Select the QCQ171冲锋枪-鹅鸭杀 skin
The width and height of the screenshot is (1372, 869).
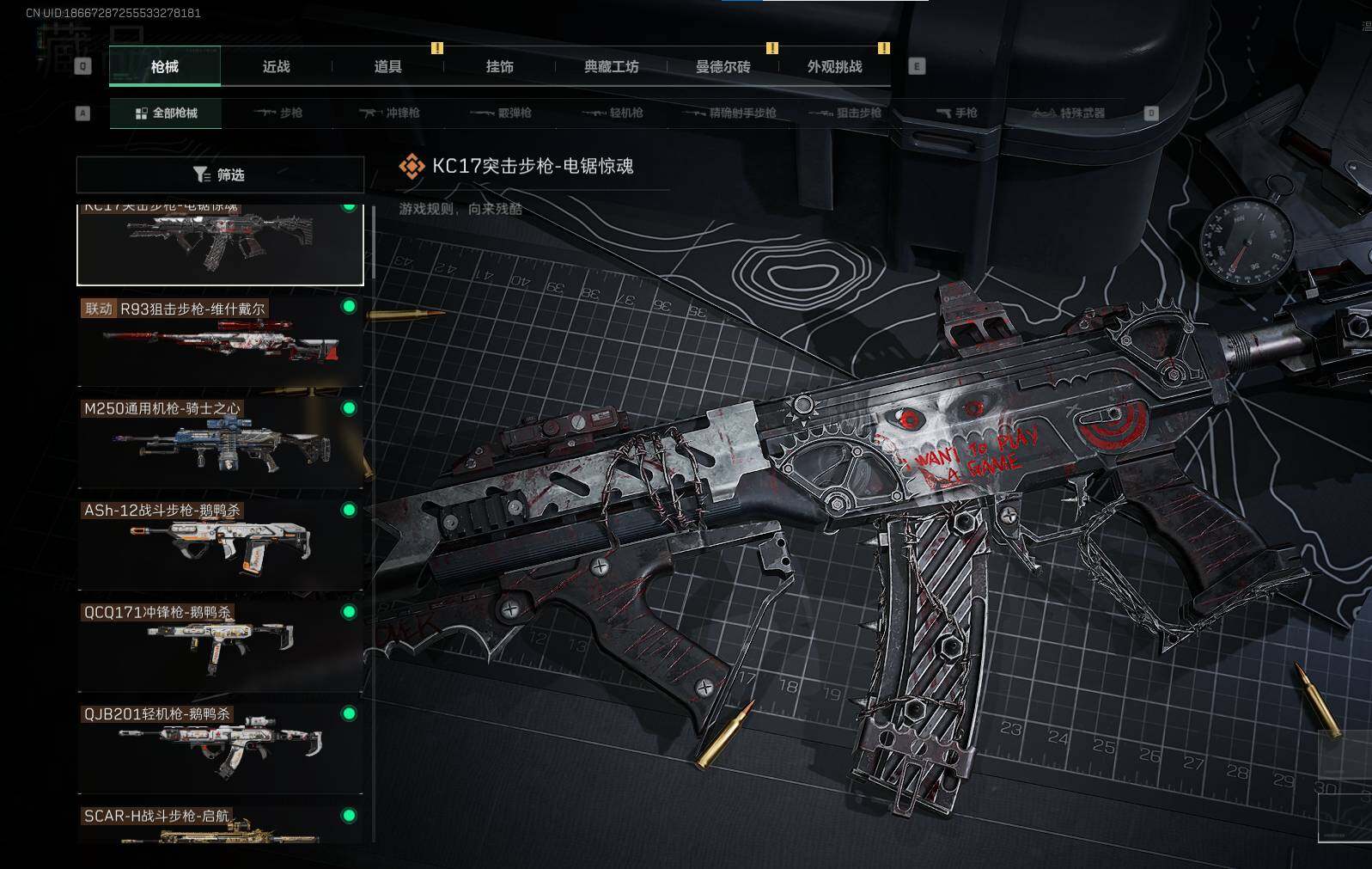click(x=220, y=647)
